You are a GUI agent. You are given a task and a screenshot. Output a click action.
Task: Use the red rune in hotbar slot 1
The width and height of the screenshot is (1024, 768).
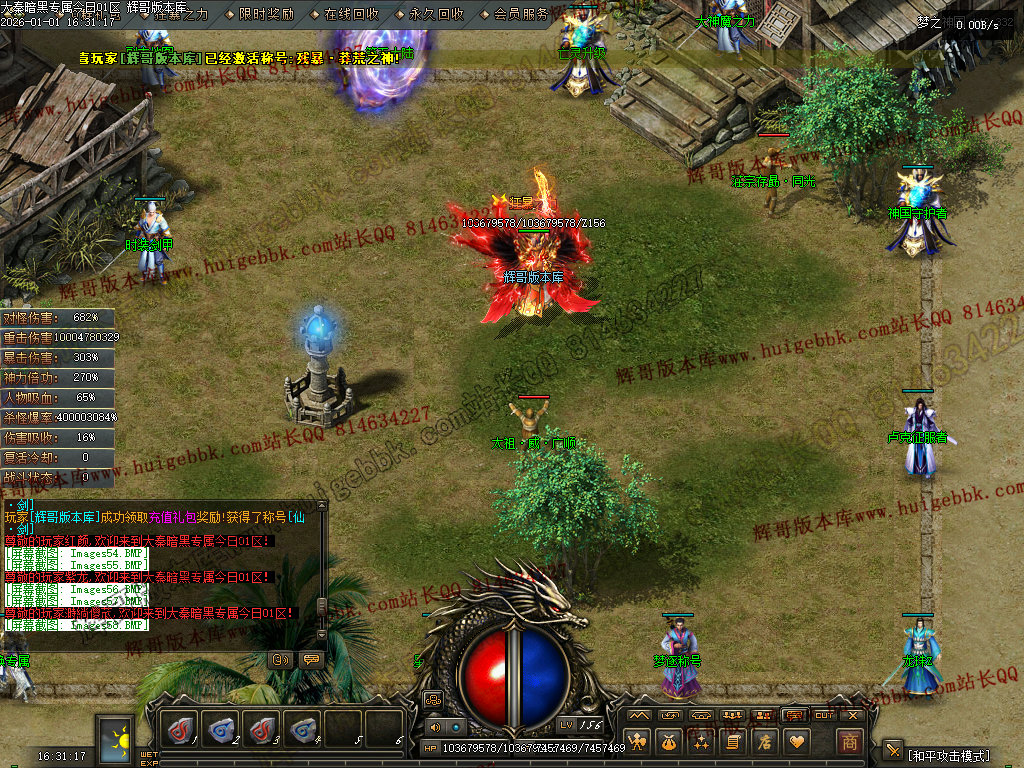tap(181, 729)
